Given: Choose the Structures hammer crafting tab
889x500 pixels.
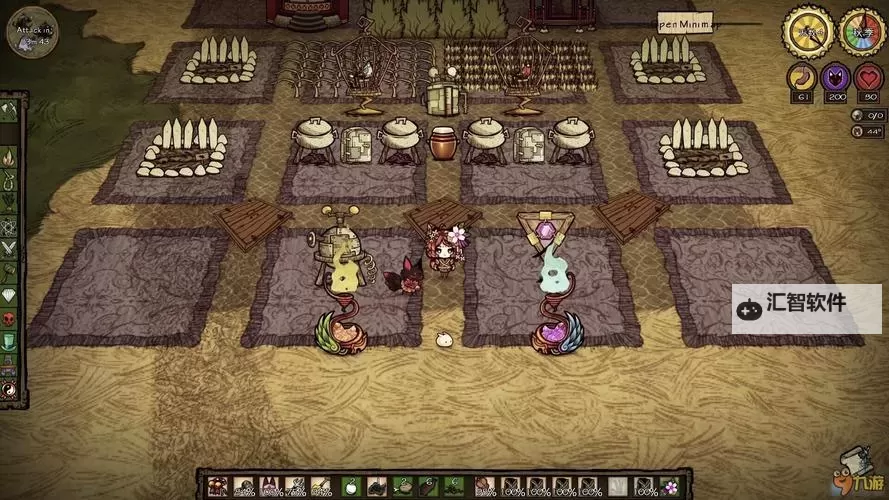Looking at the screenshot, I should click(9, 272).
